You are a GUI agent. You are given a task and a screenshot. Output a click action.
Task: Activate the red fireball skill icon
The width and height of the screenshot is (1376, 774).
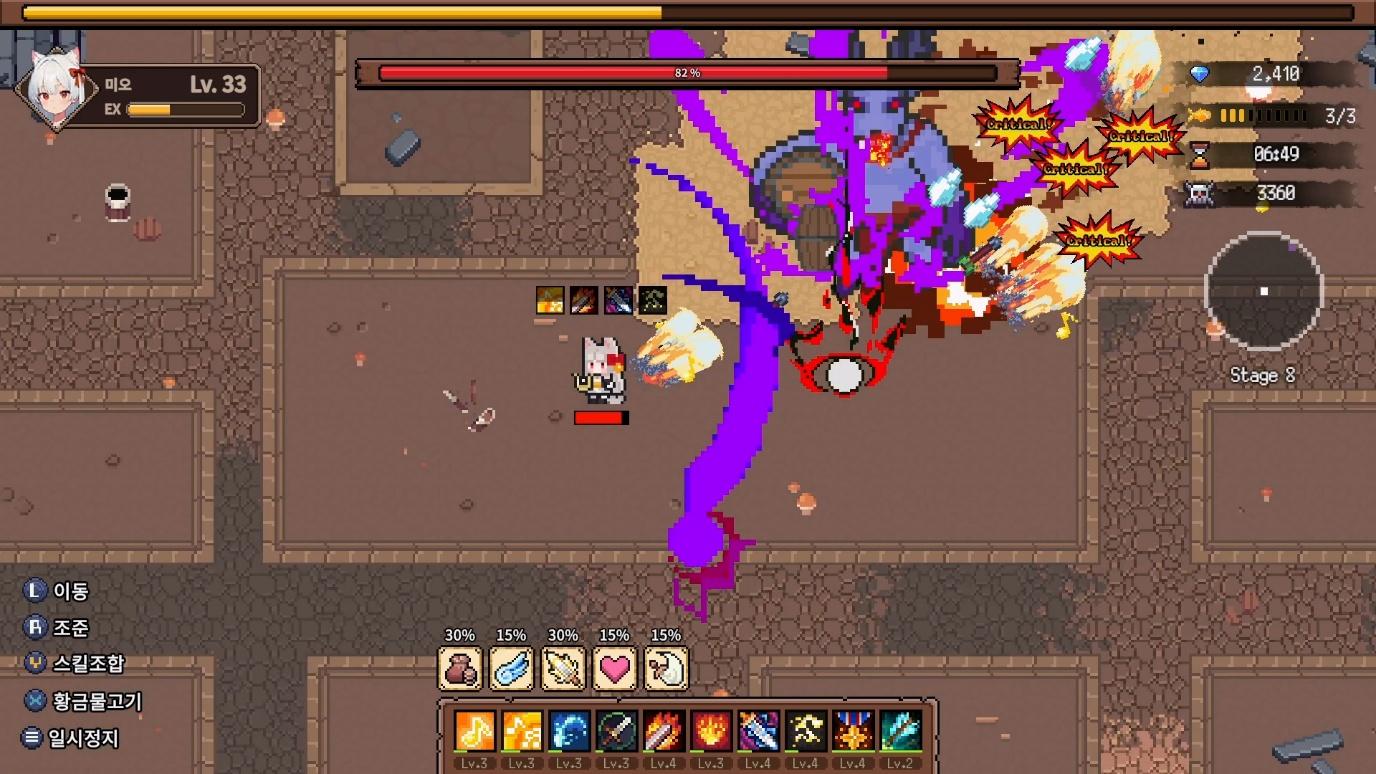pos(711,731)
